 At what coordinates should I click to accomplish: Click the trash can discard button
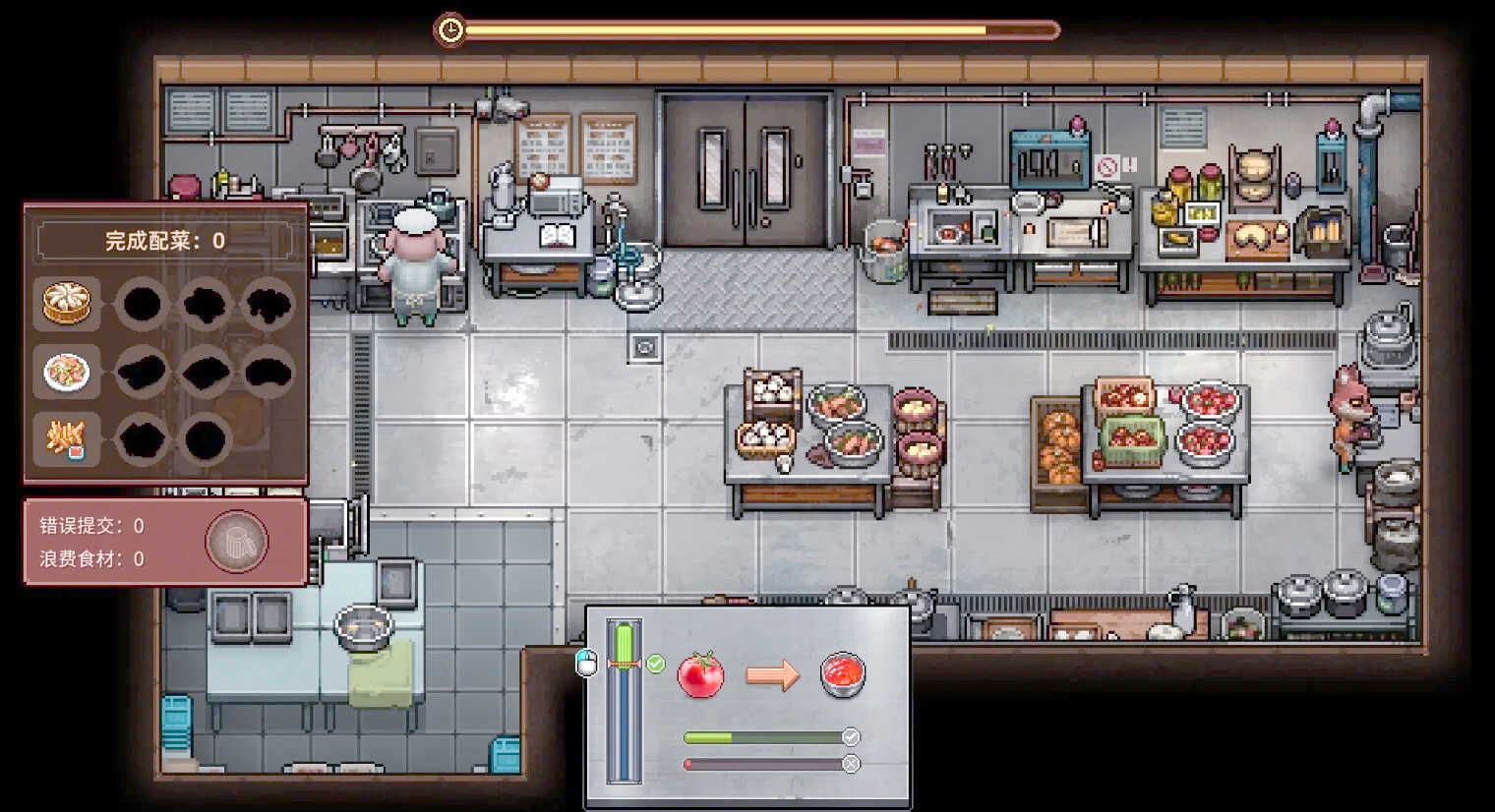click(236, 542)
